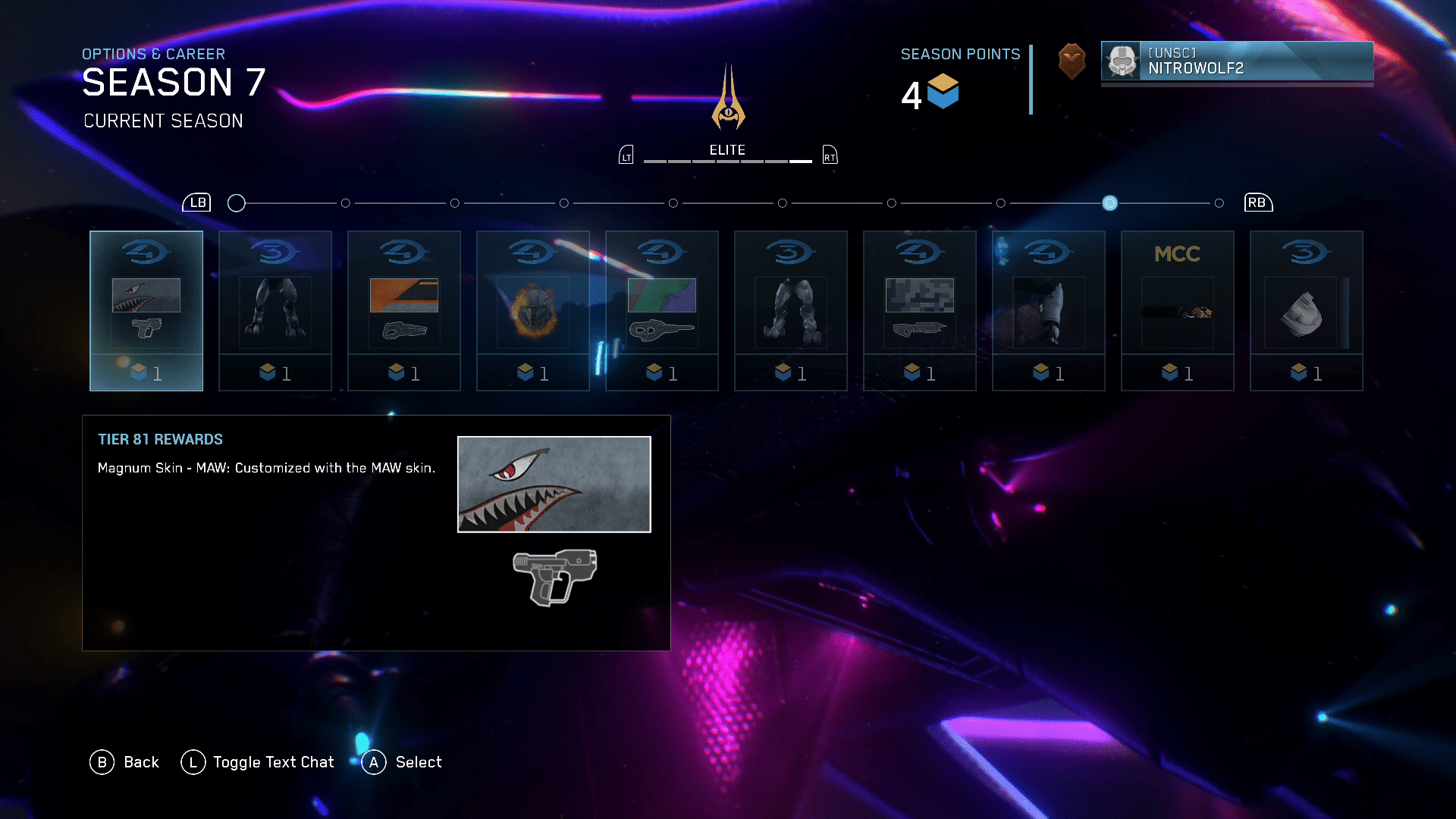Select the Halo 4 forearm armor tile
Viewport: 1456px width, 819px height.
(1049, 311)
